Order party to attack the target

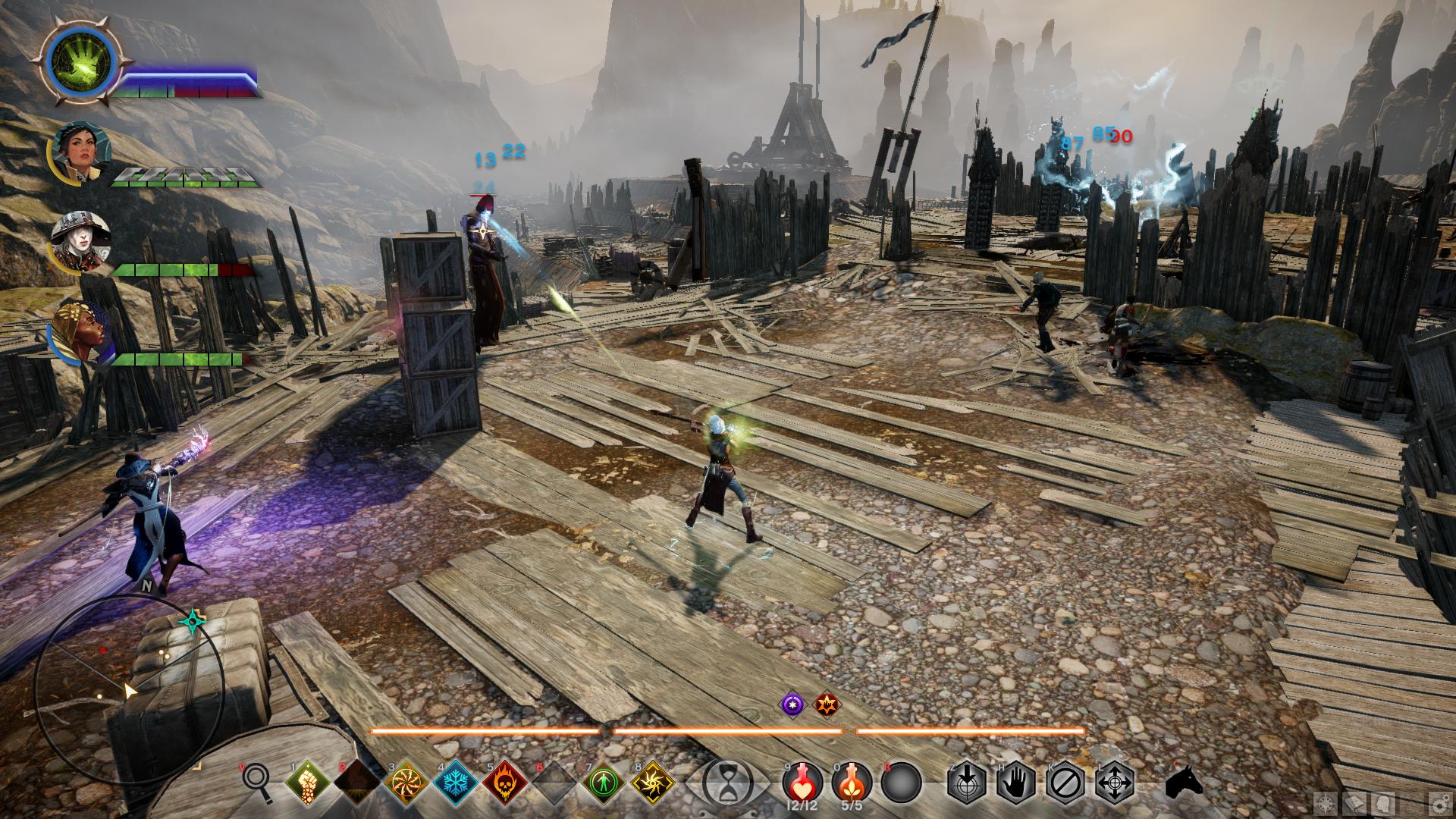pyautogui.click(x=967, y=781)
